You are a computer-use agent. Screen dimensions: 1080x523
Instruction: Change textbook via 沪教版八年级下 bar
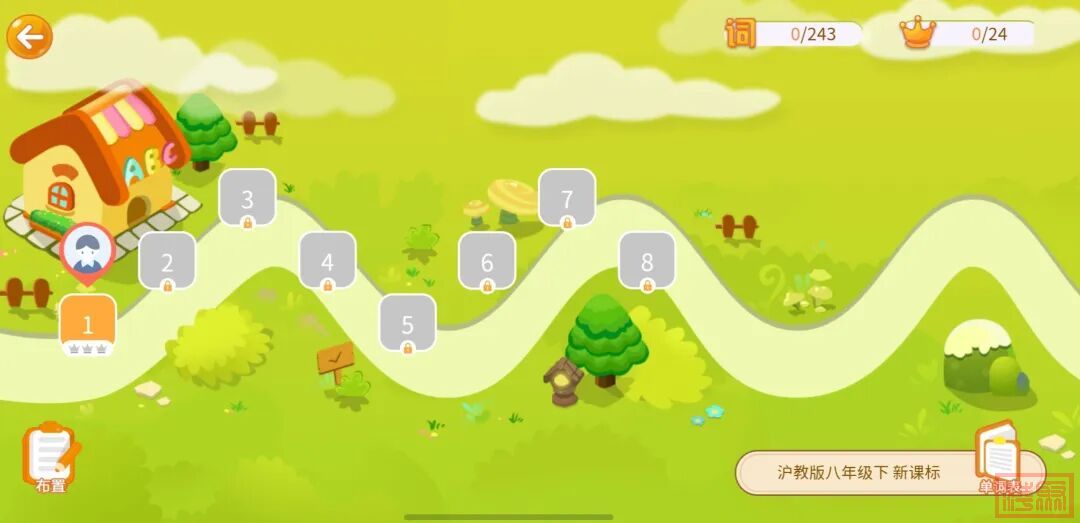(858, 472)
